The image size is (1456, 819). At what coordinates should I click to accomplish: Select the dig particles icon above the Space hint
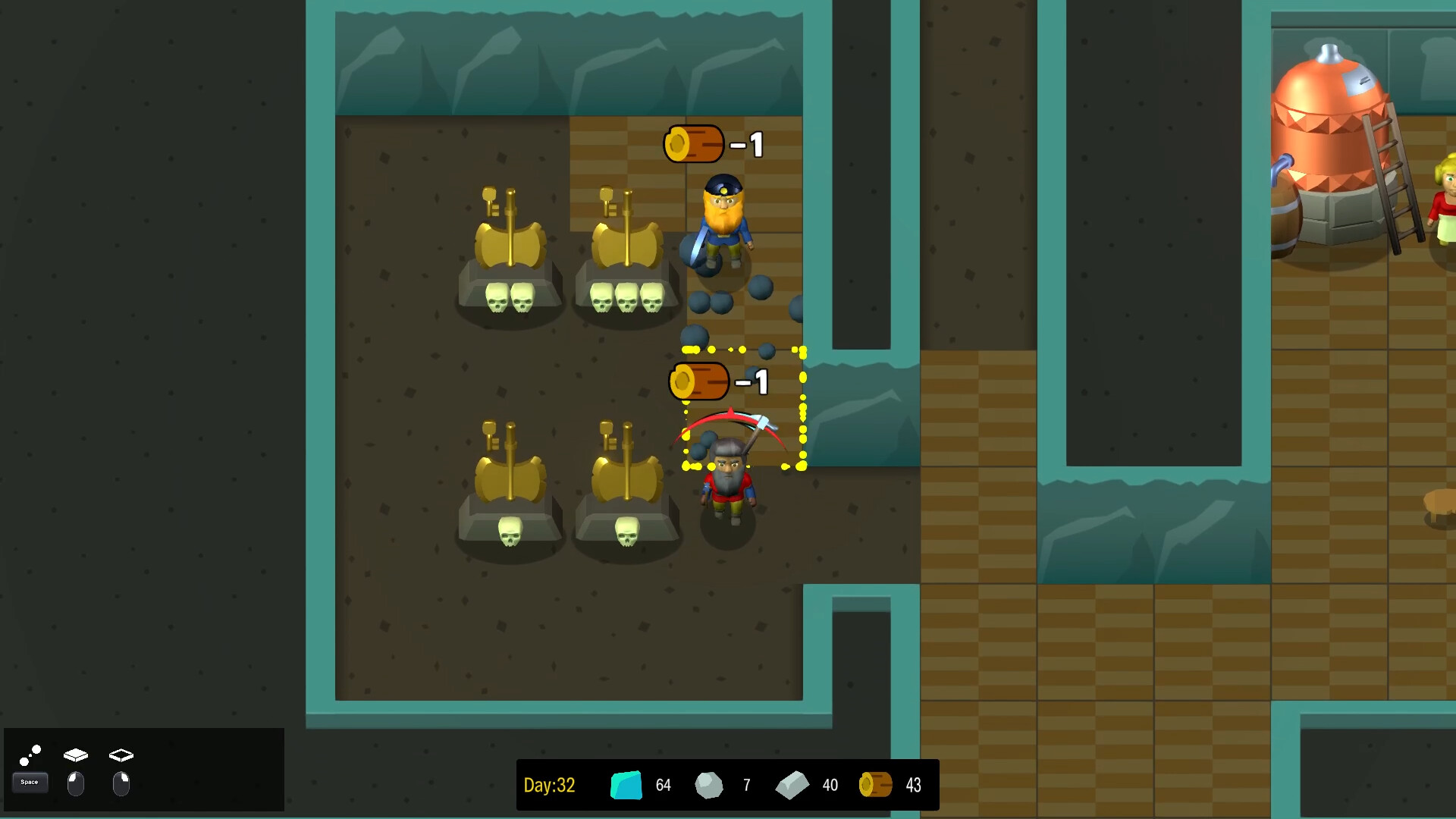(30, 754)
